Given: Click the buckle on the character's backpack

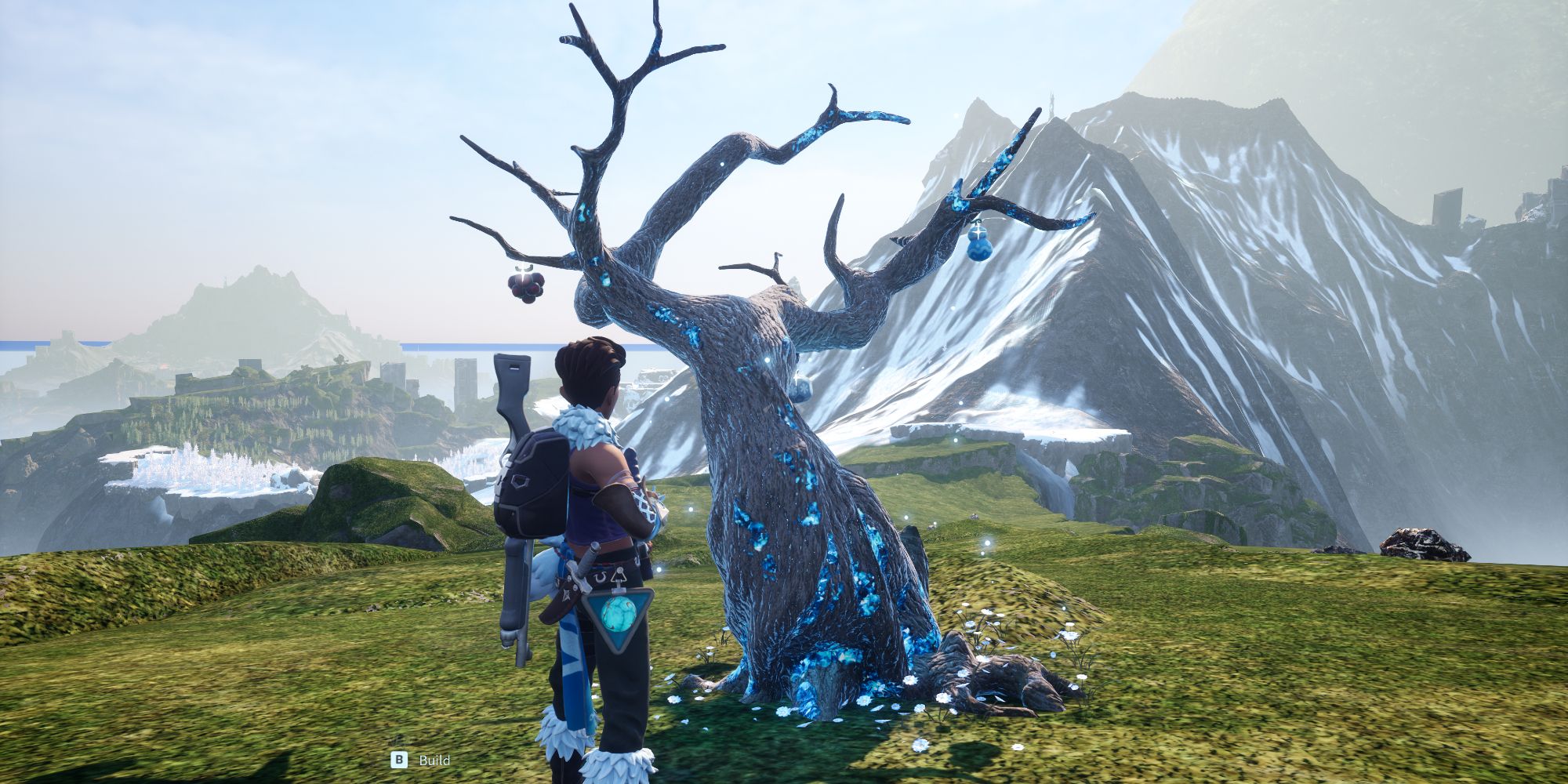Looking at the screenshot, I should pyautogui.click(x=521, y=481).
